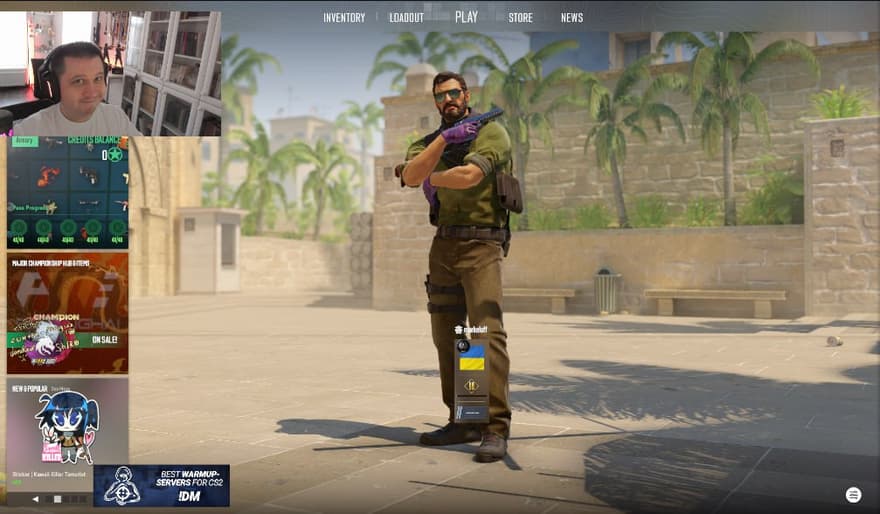Screen dimensions: 880x514
Task: Show the News section
Action: point(572,17)
